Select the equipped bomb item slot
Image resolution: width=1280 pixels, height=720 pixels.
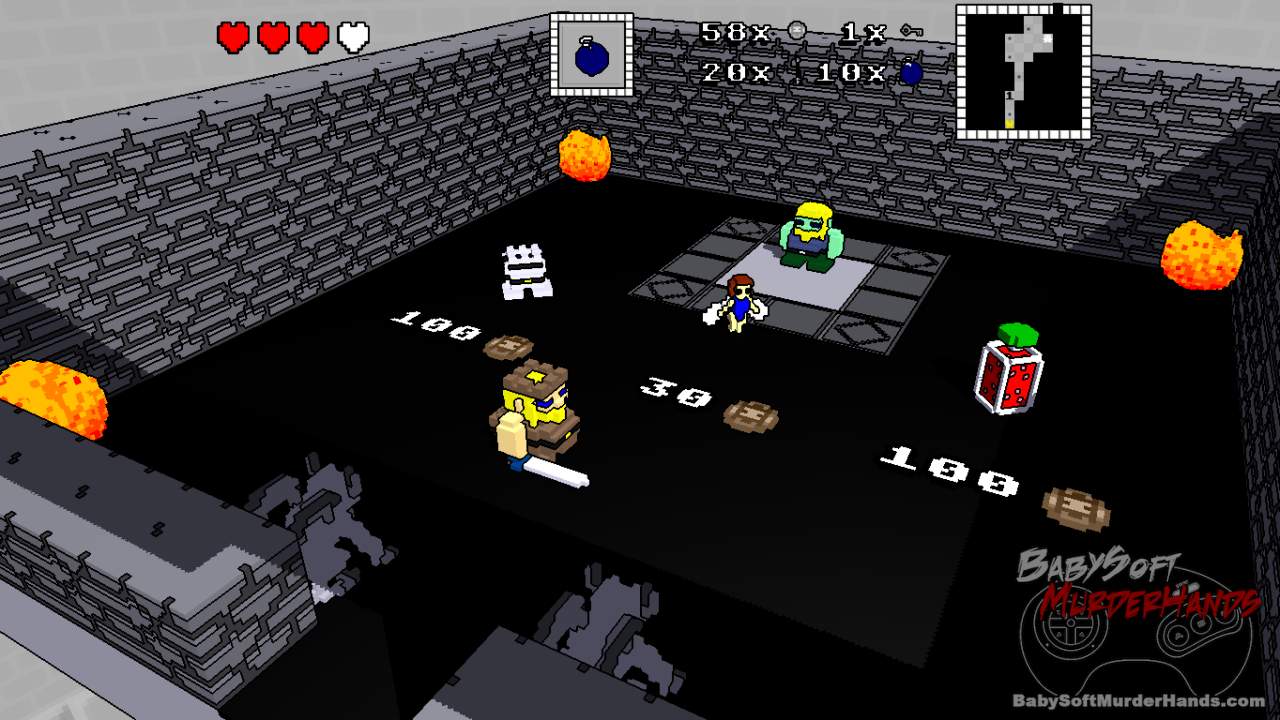[591, 54]
